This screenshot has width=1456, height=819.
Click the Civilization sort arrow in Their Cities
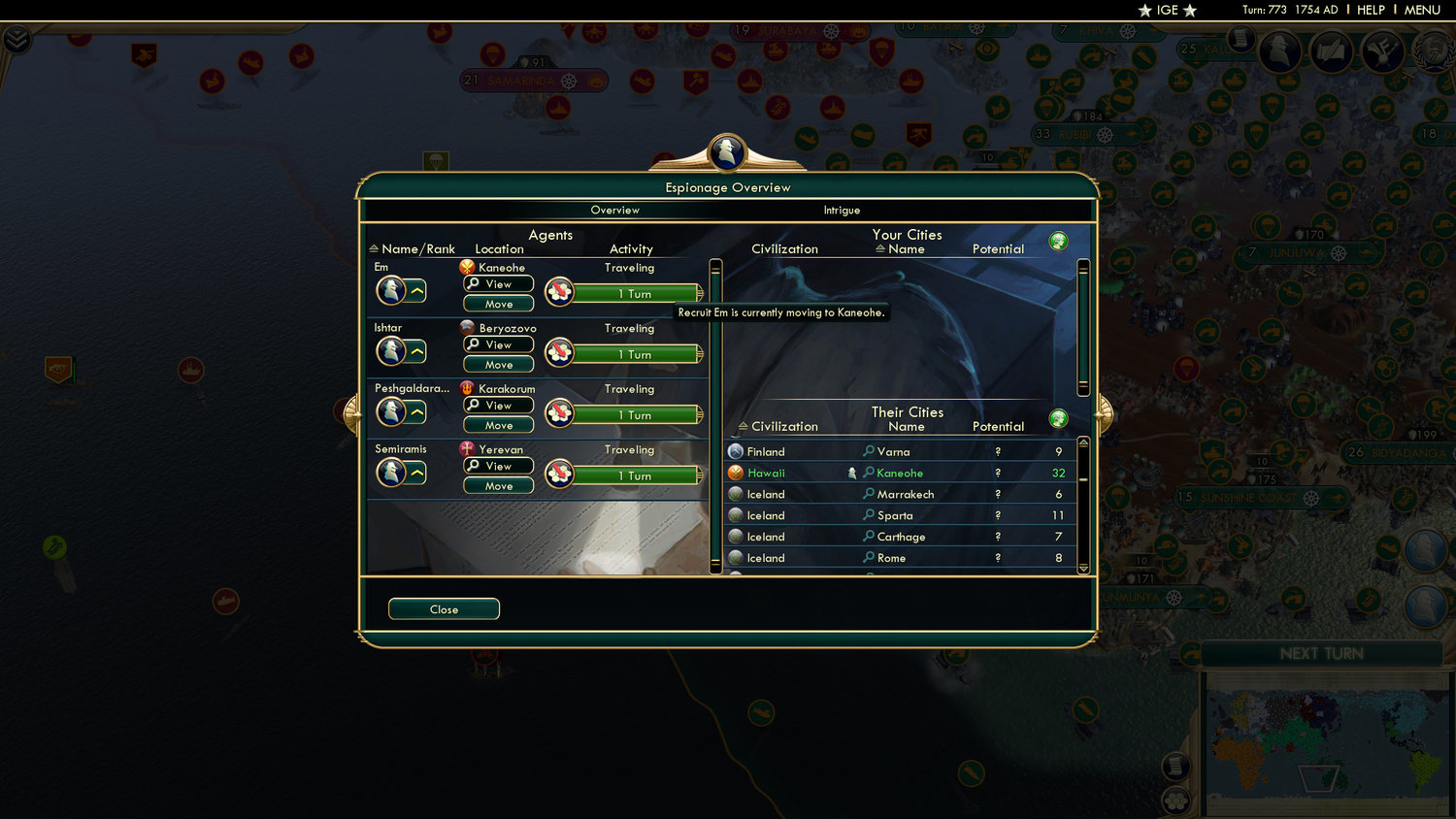[742, 426]
